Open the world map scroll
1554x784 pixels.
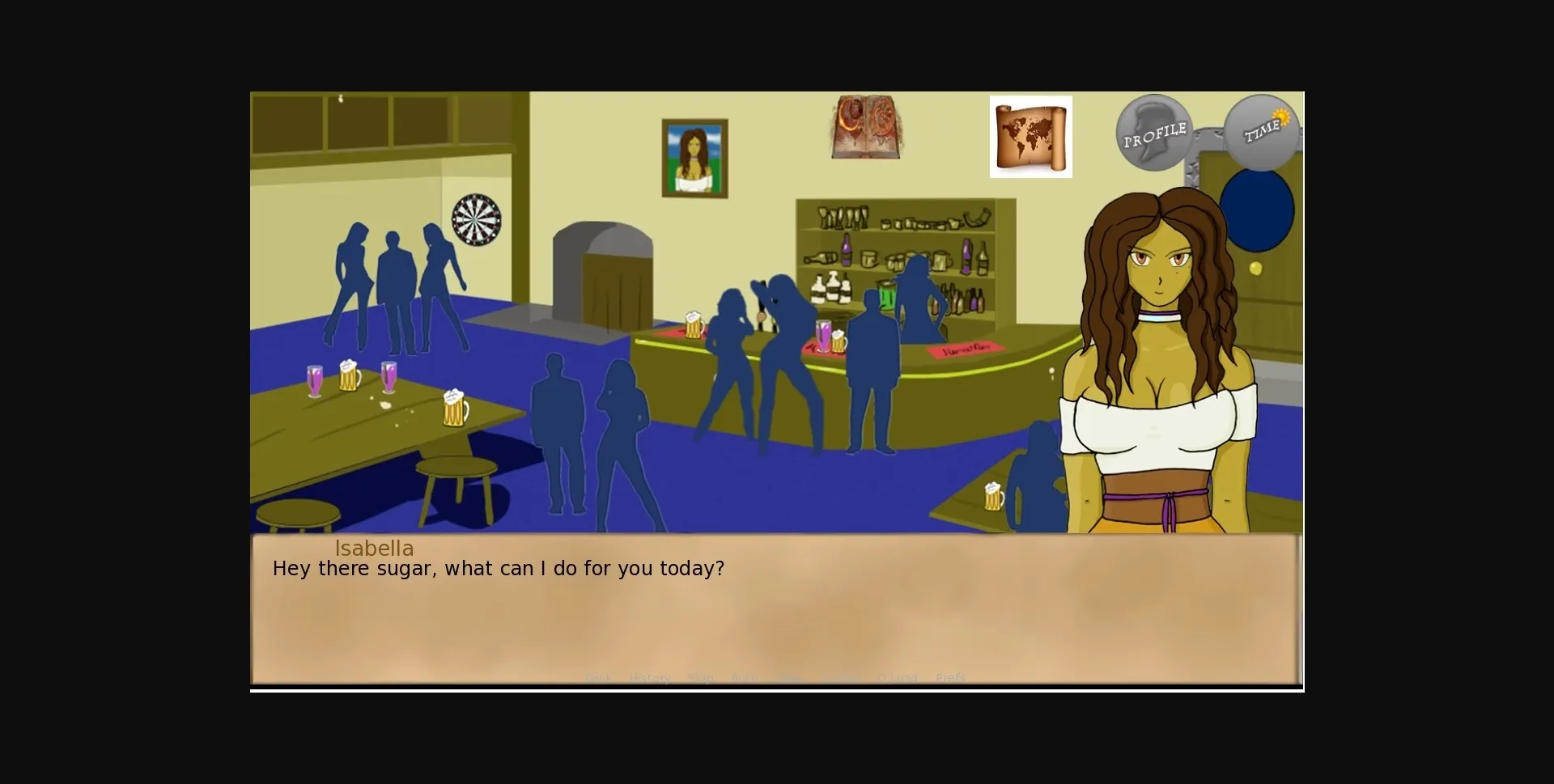(x=1031, y=135)
